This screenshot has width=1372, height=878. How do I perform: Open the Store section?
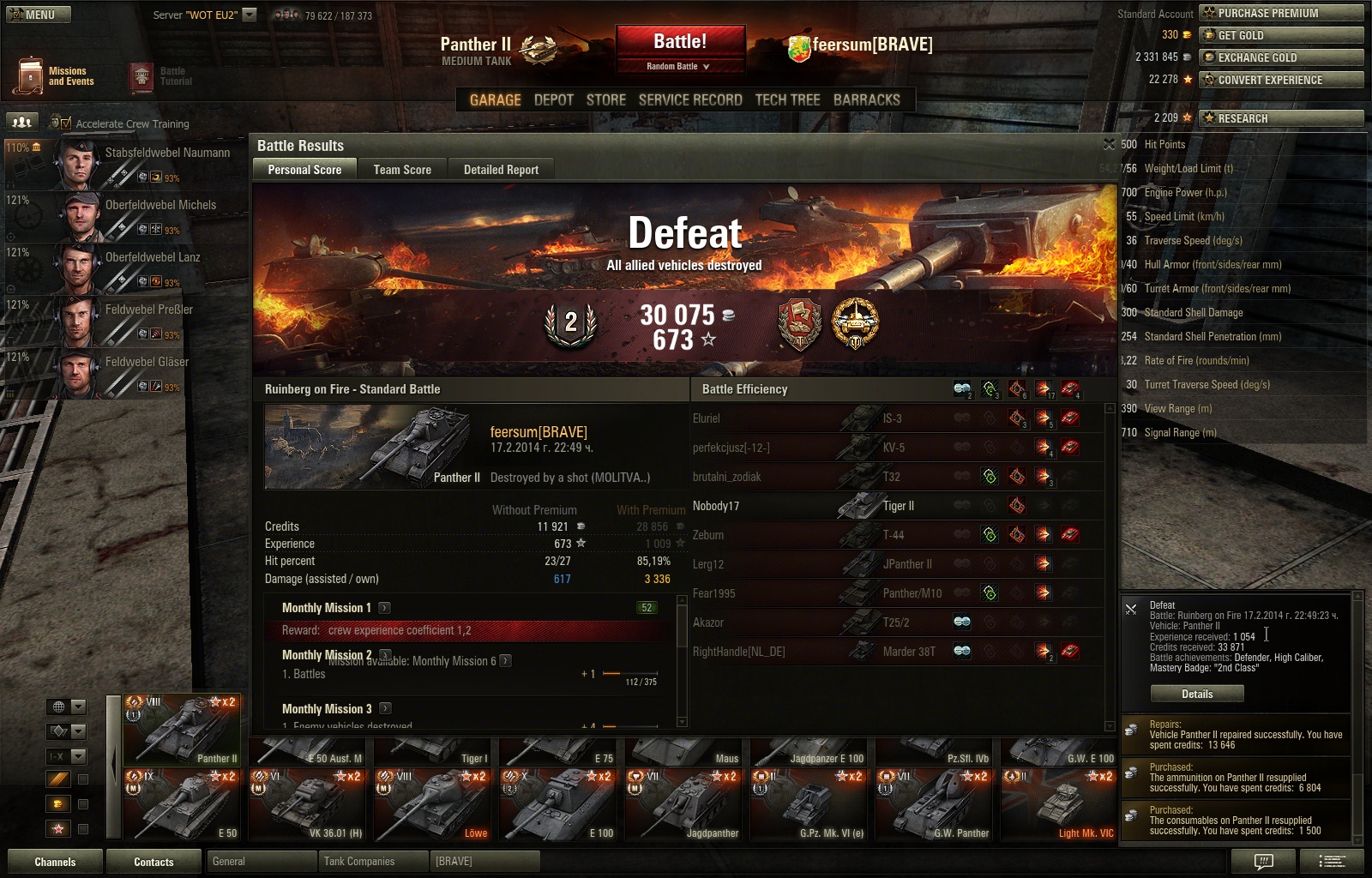click(x=605, y=100)
